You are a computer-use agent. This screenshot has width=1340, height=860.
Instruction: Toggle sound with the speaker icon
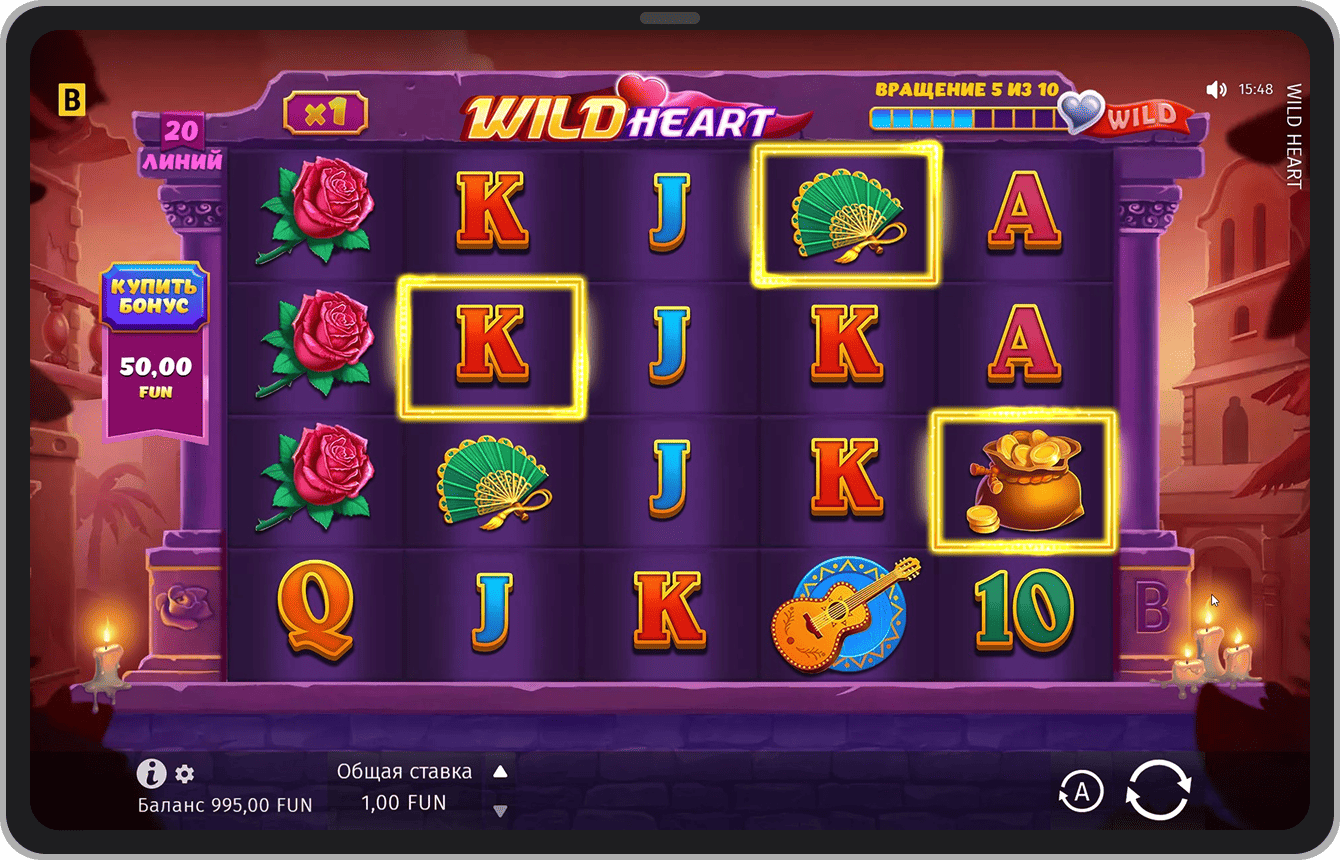click(1216, 90)
